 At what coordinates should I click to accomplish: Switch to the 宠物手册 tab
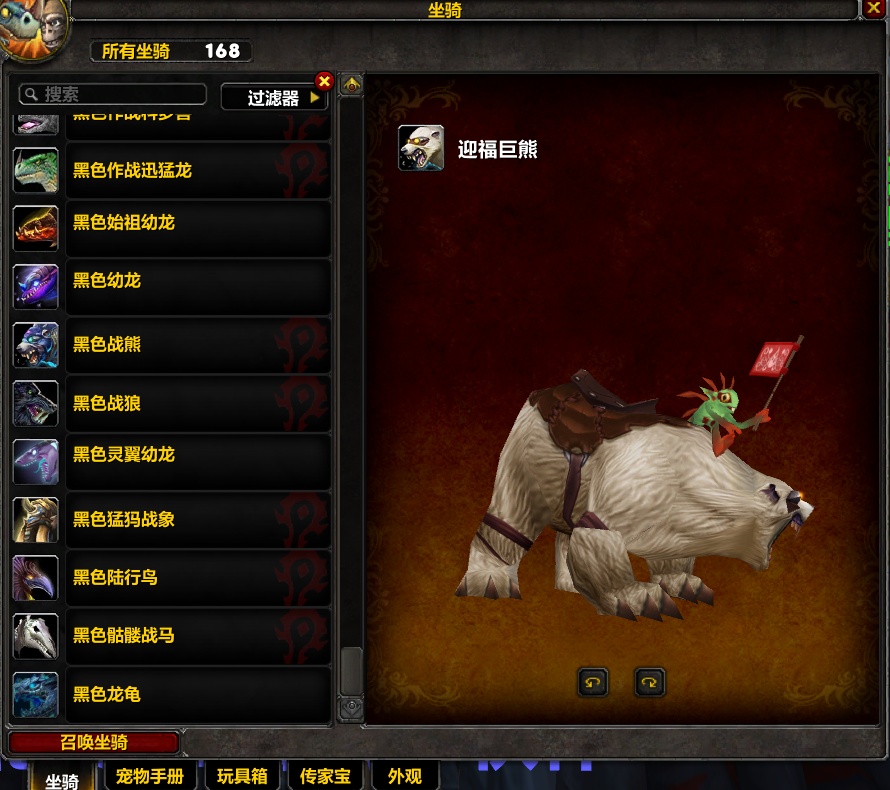pyautogui.click(x=150, y=776)
